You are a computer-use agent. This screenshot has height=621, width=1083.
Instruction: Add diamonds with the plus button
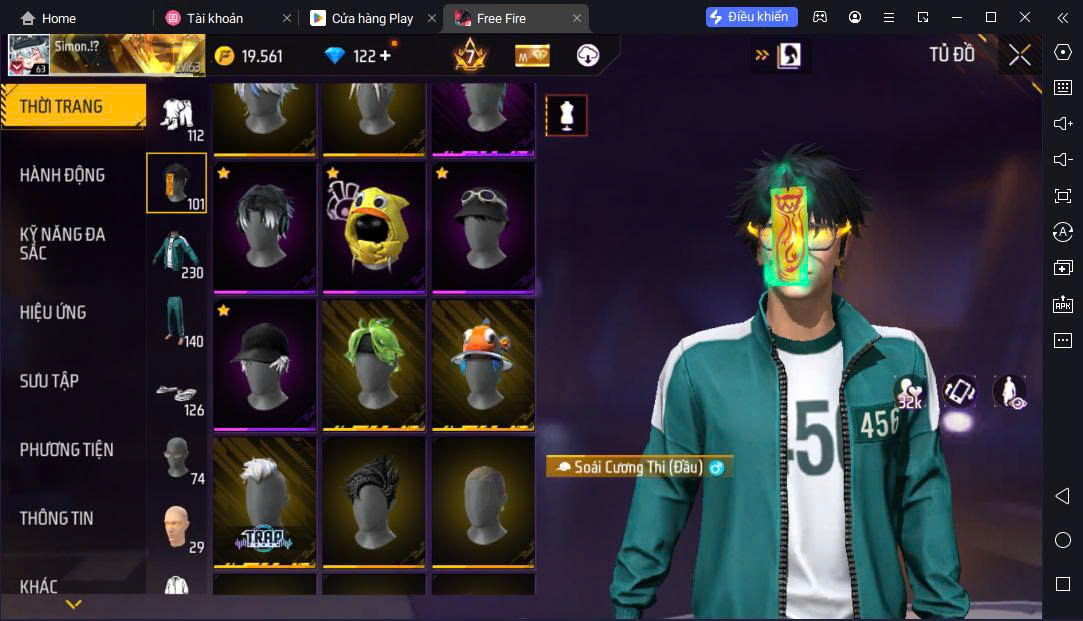pyautogui.click(x=385, y=56)
